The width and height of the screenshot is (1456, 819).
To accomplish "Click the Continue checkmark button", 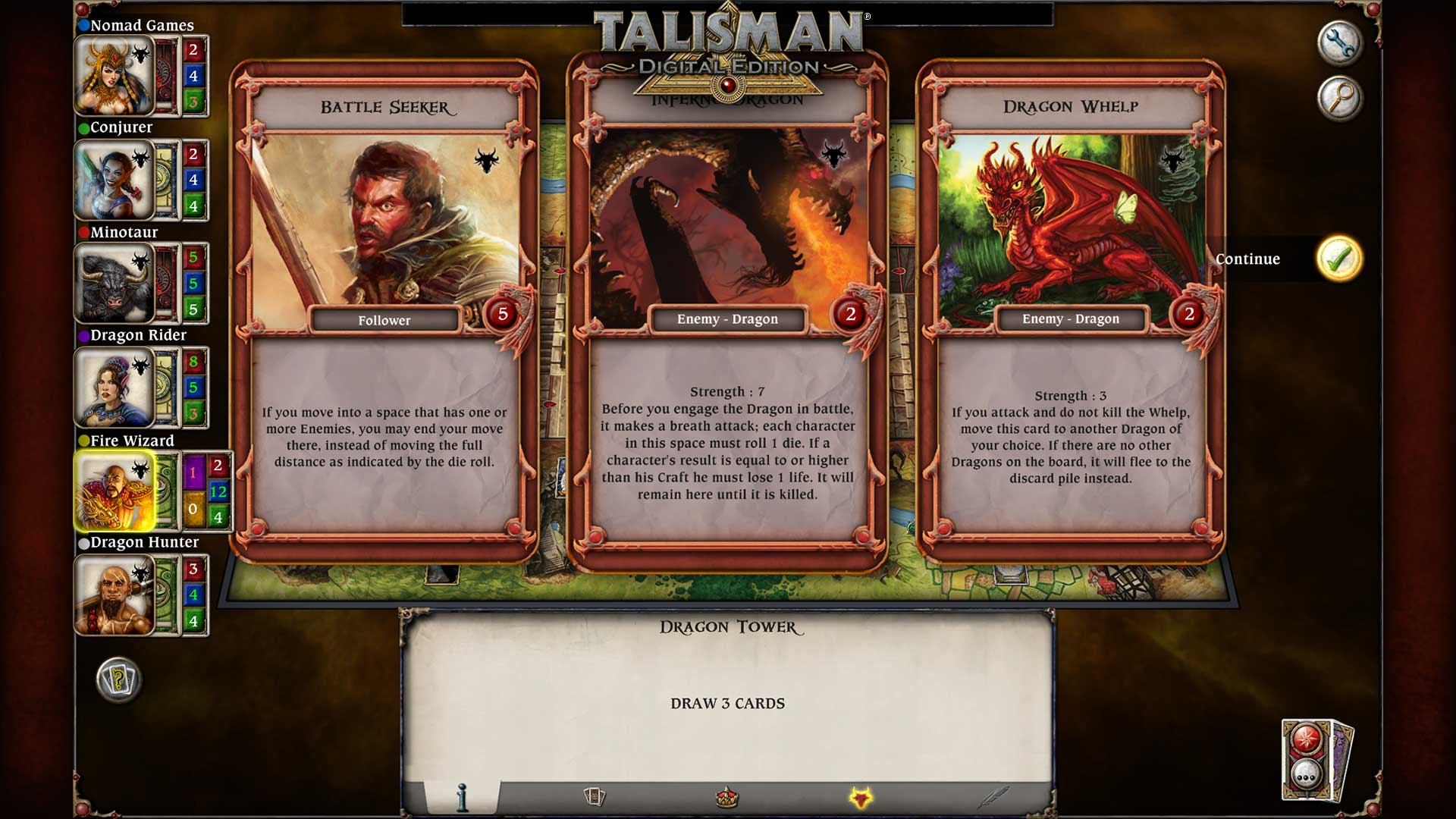I will 1338,259.
